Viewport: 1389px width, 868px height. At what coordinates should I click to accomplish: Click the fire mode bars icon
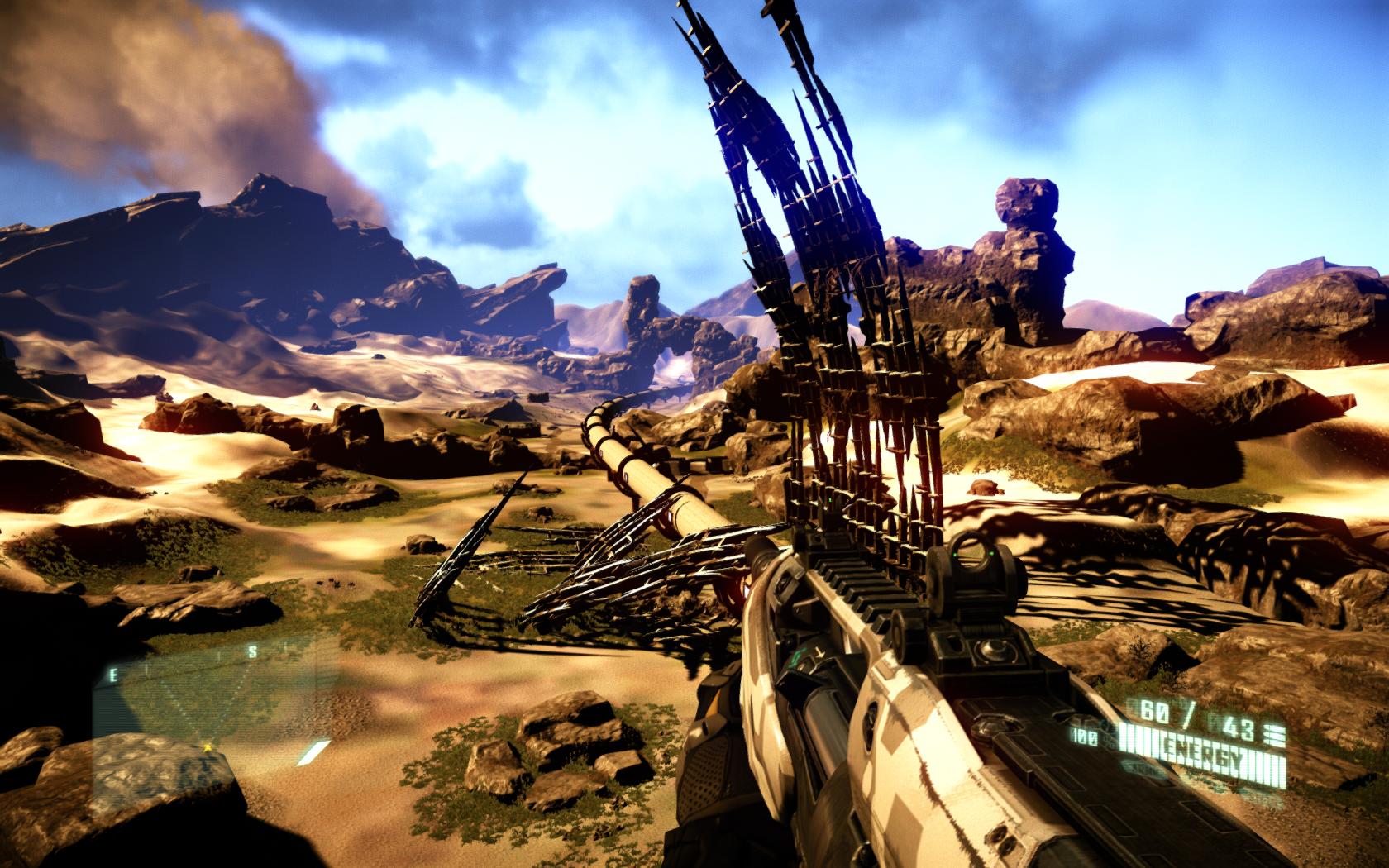[x=1275, y=730]
